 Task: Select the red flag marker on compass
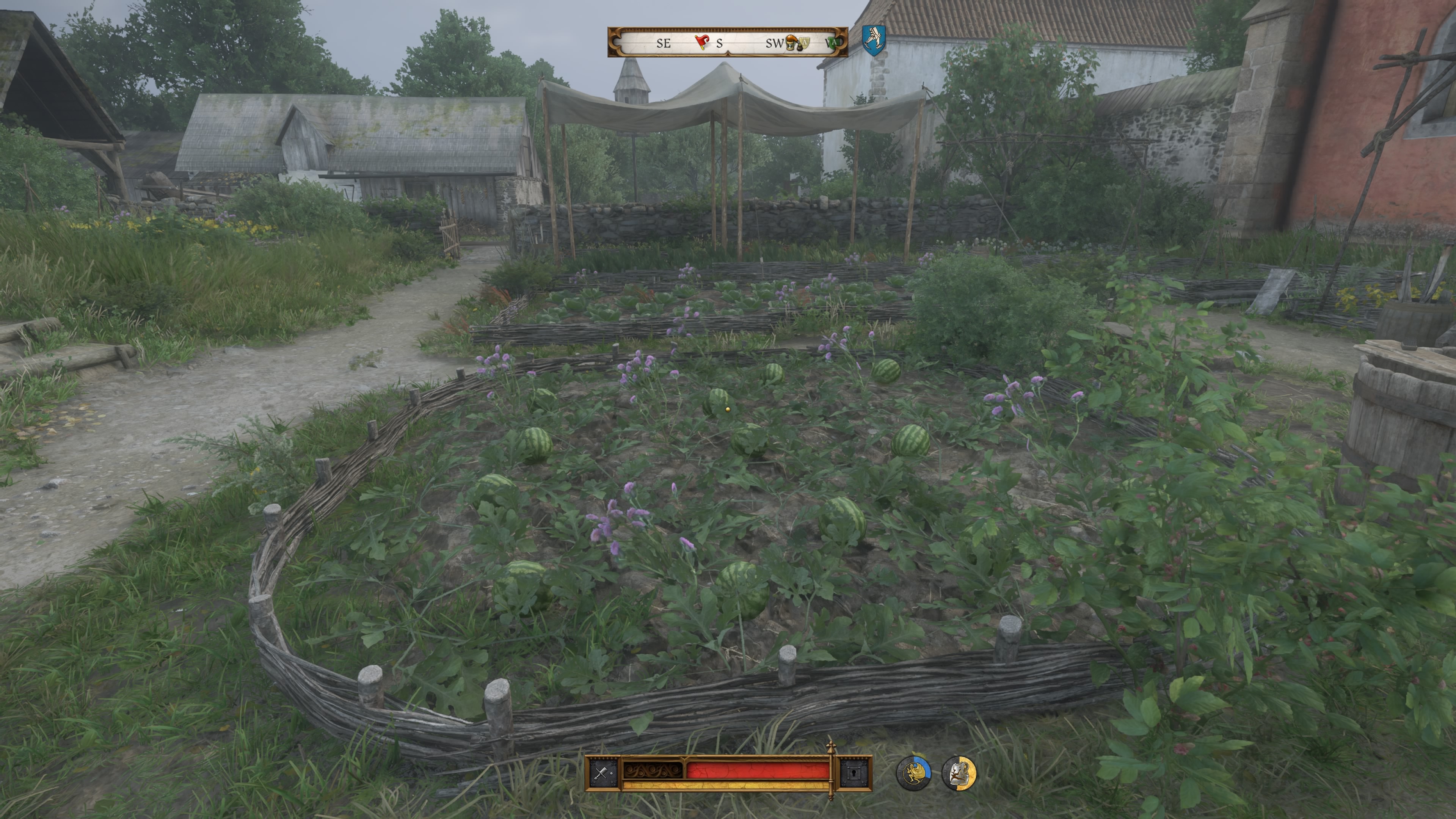[702, 42]
